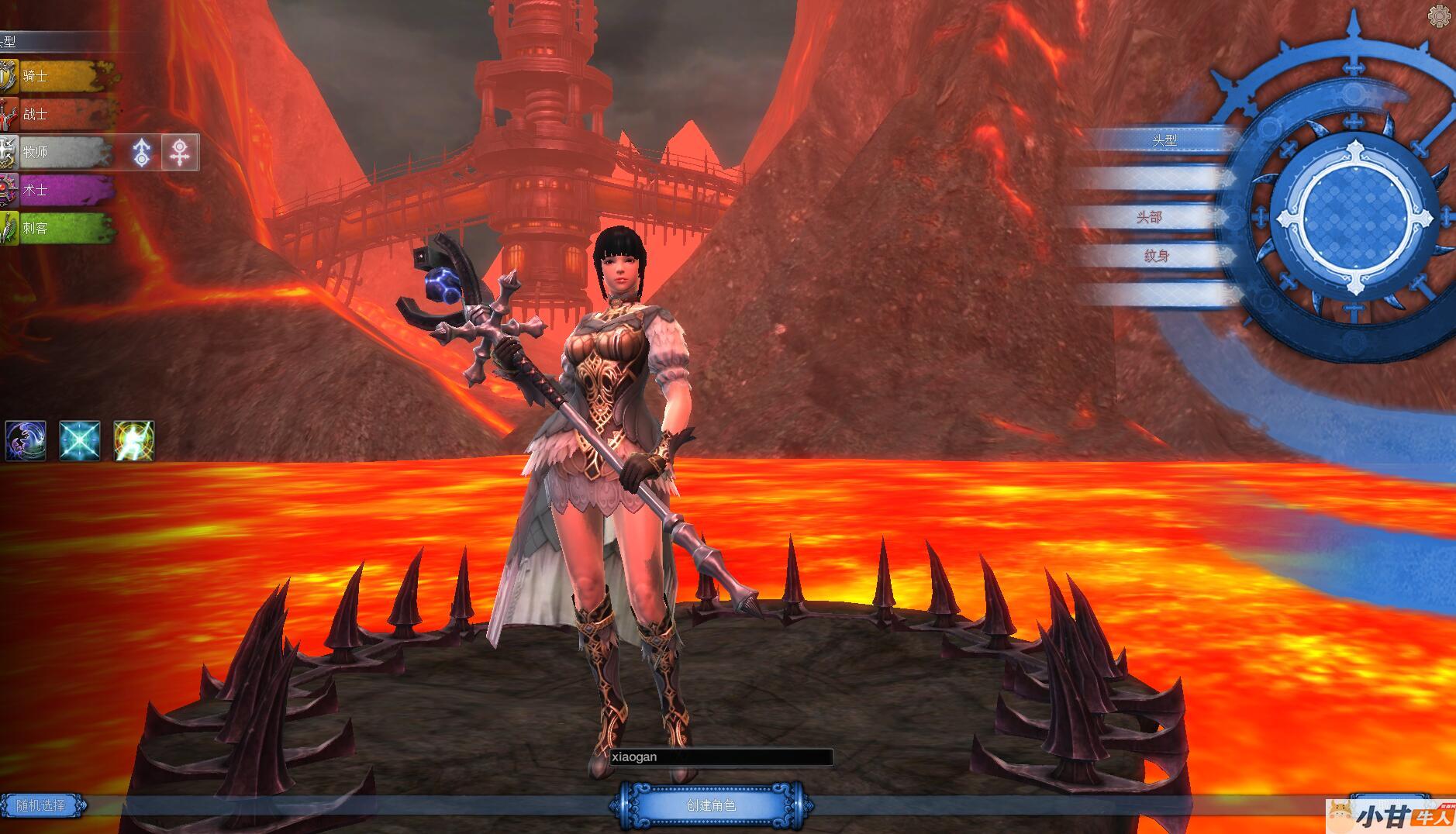Pick the 牧师 priest class
The height and width of the screenshot is (834, 1456).
pyautogui.click(x=58, y=152)
